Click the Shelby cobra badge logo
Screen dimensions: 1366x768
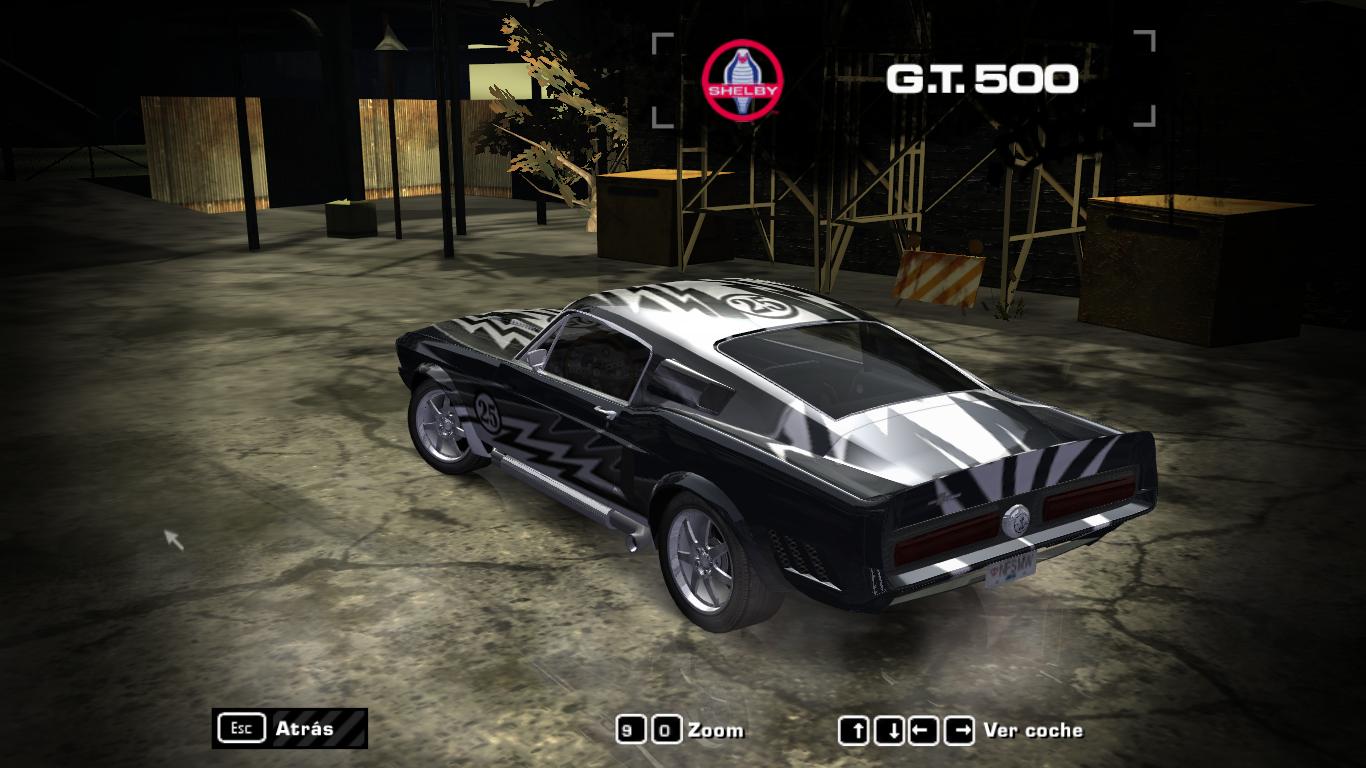pos(742,80)
